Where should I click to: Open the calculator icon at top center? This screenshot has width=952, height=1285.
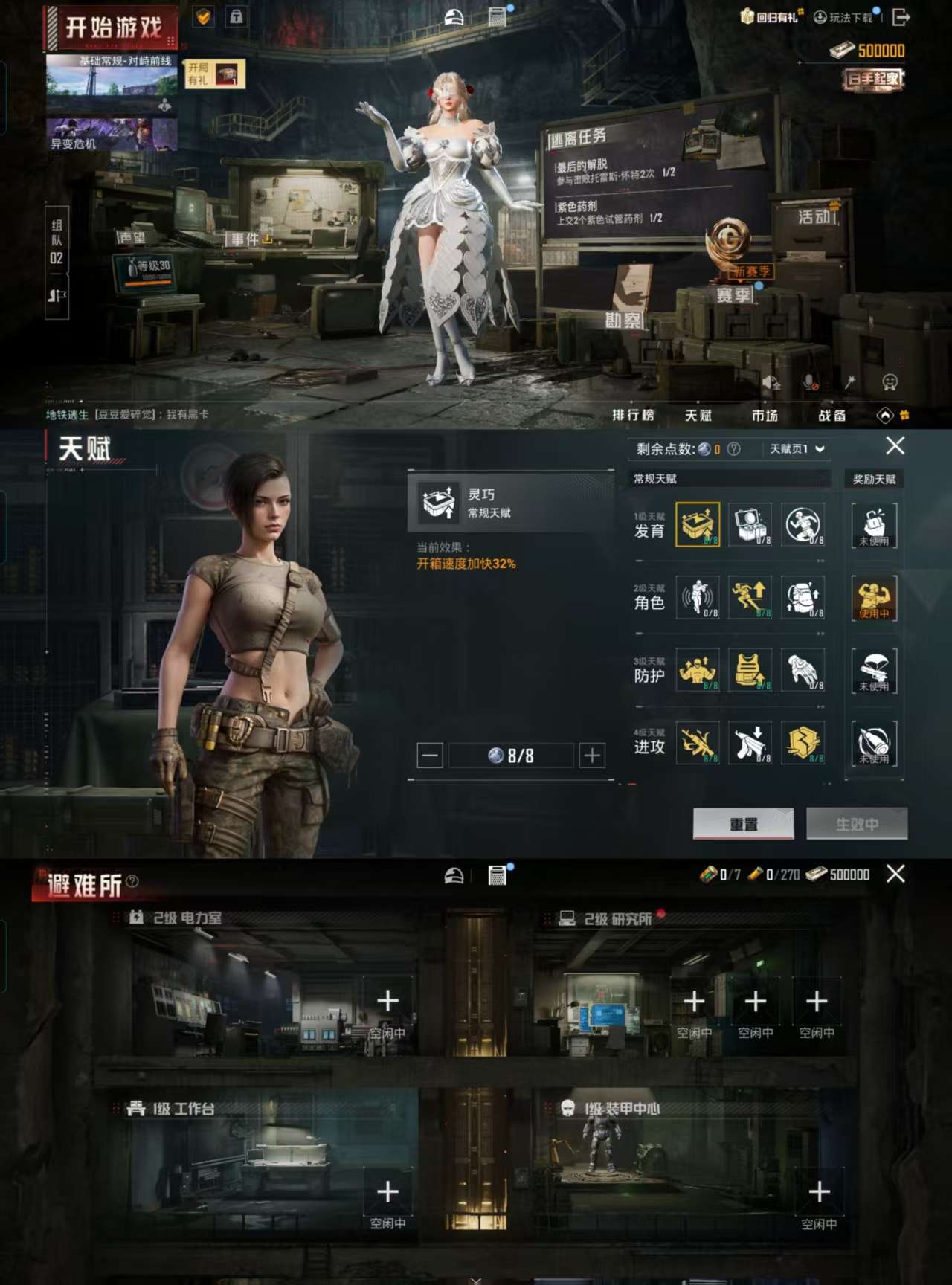coord(495,15)
